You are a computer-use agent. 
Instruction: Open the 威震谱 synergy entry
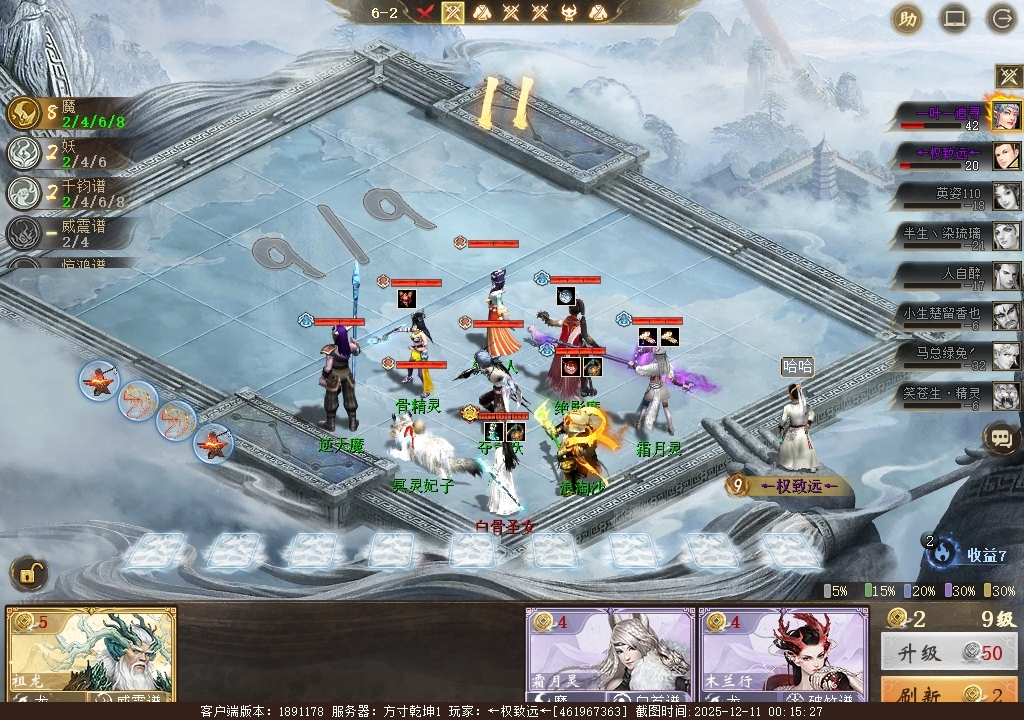tap(70, 233)
